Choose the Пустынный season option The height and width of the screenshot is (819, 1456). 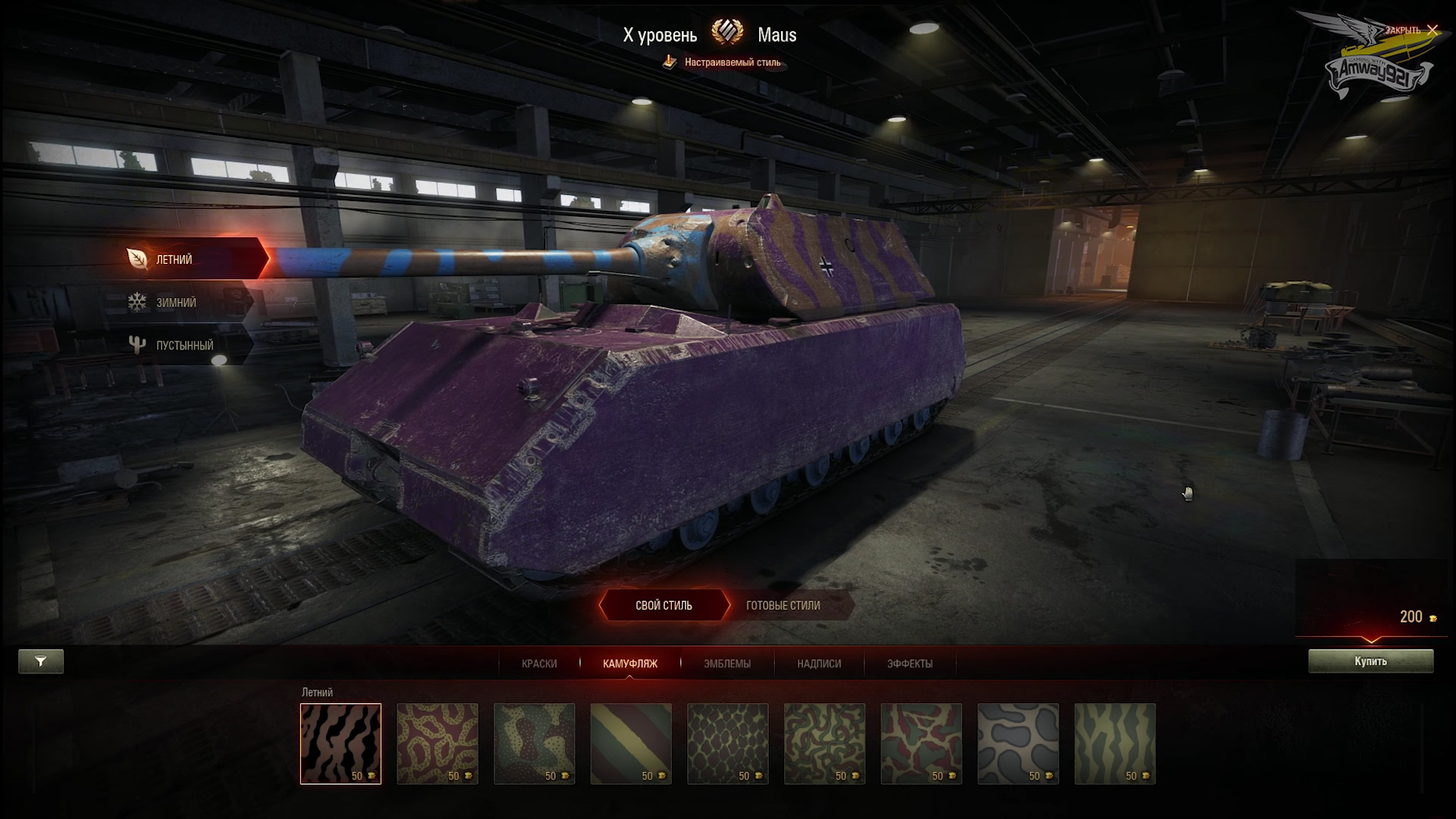[184, 346]
